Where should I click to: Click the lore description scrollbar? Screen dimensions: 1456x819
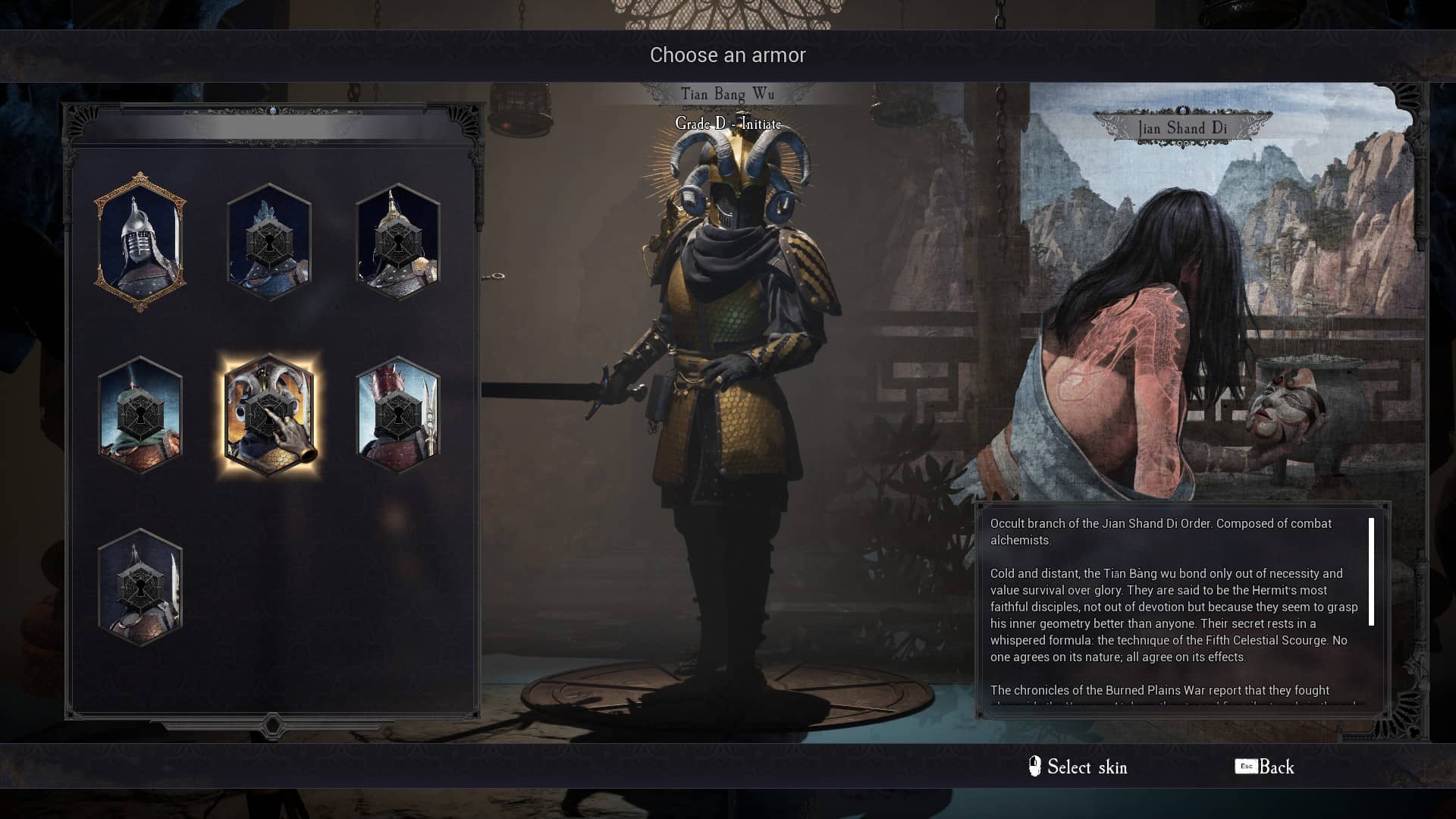1371,572
